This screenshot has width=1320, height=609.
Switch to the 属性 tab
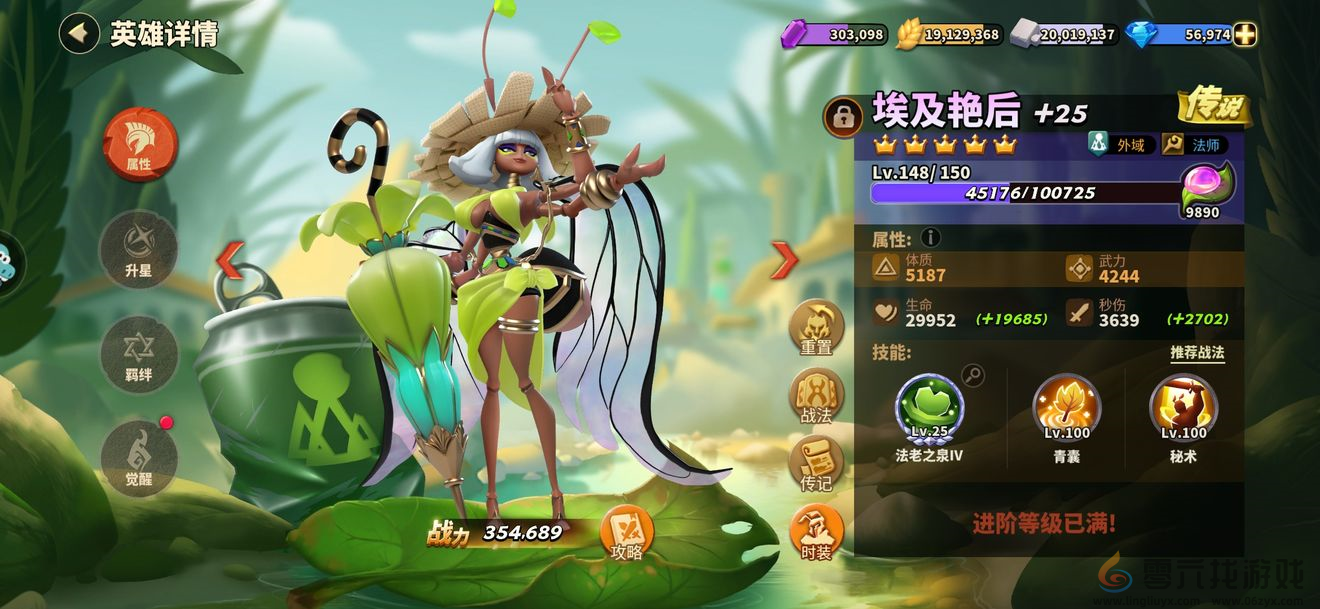pos(139,145)
